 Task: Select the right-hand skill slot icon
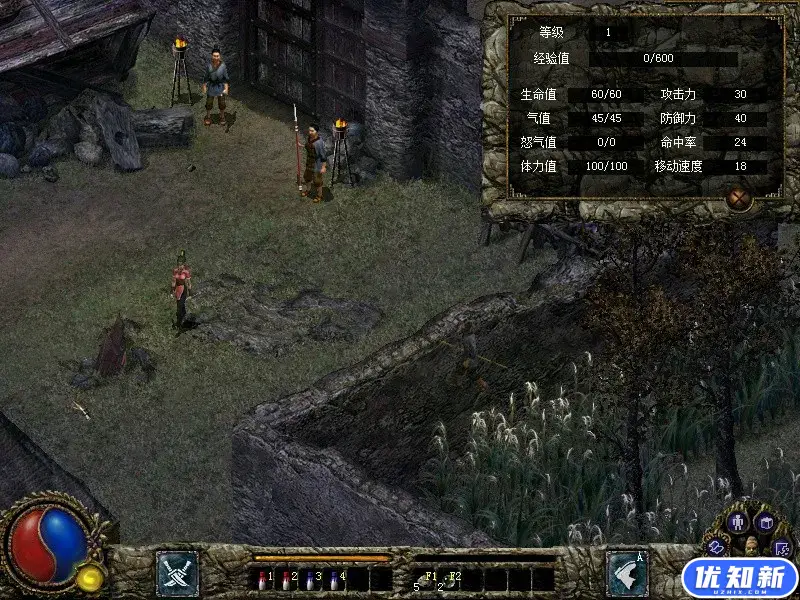(627, 573)
